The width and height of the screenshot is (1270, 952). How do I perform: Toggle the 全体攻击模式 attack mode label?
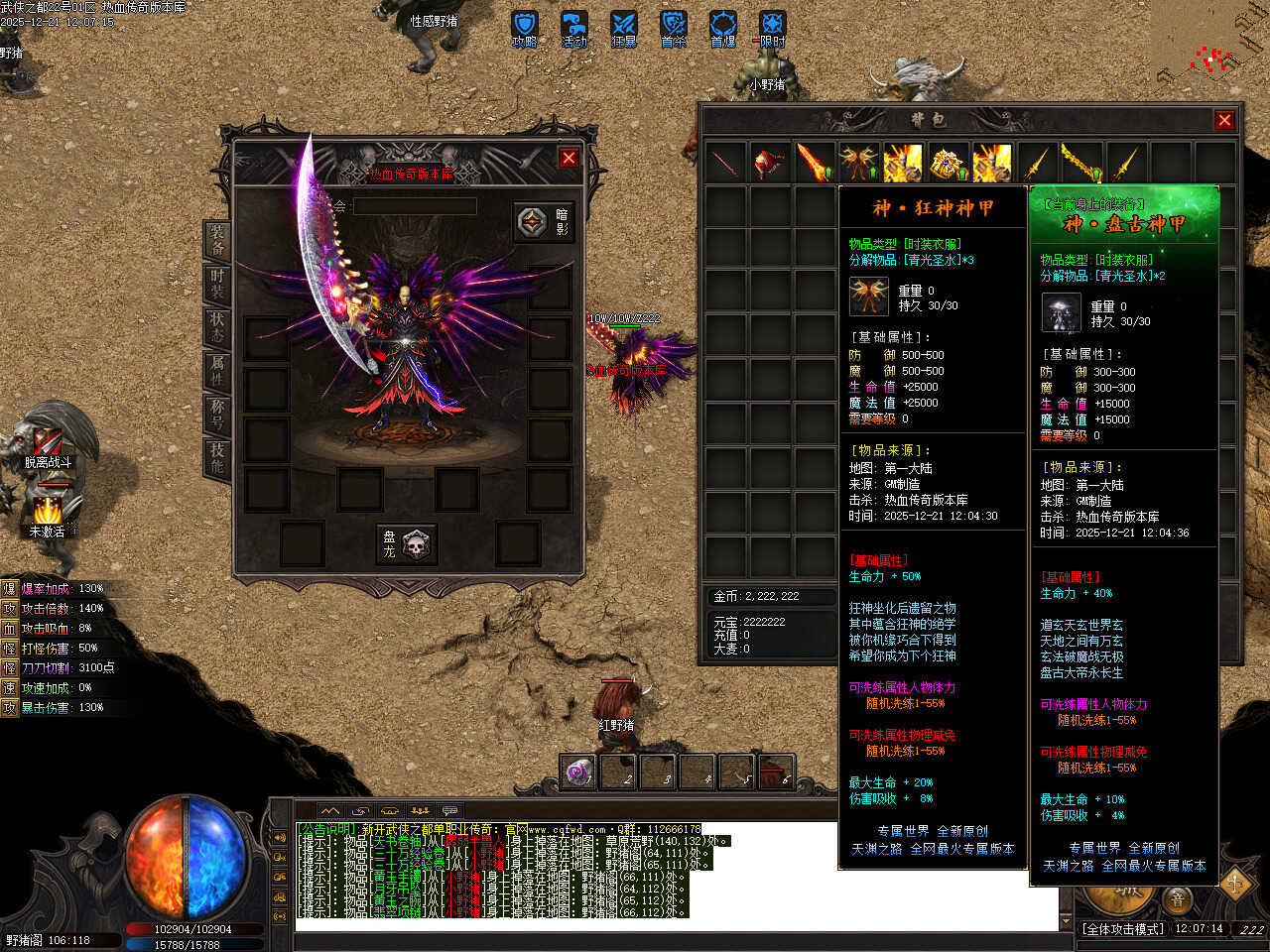(x=1123, y=929)
